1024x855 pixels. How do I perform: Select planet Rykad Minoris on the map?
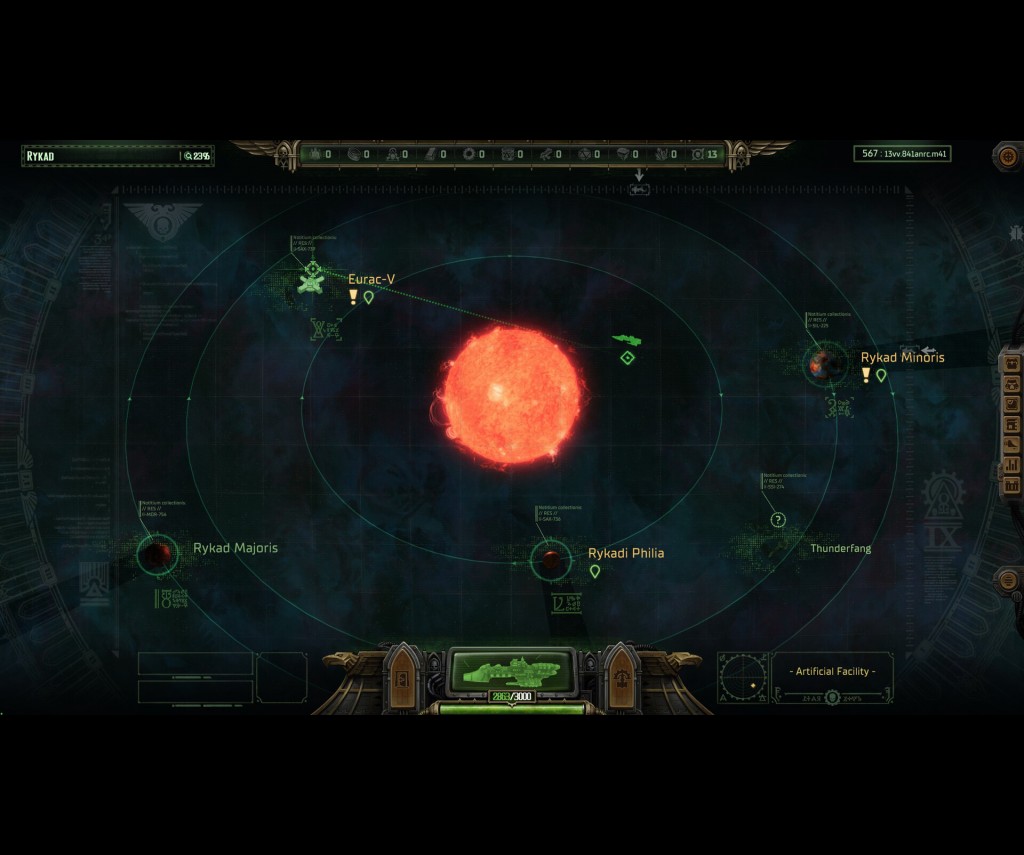coord(825,364)
